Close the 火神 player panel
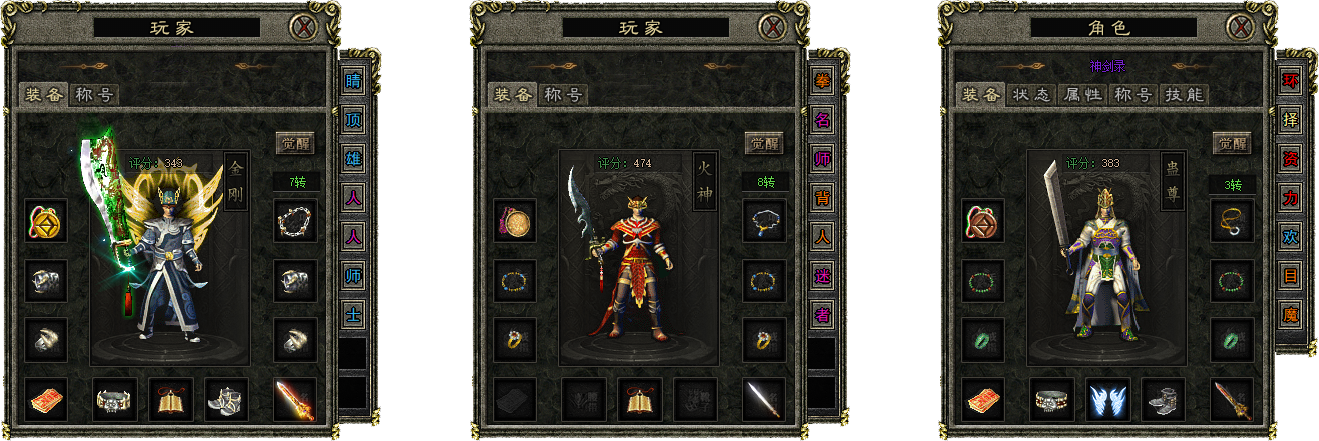Viewport: 1319px width, 441px height. click(771, 27)
